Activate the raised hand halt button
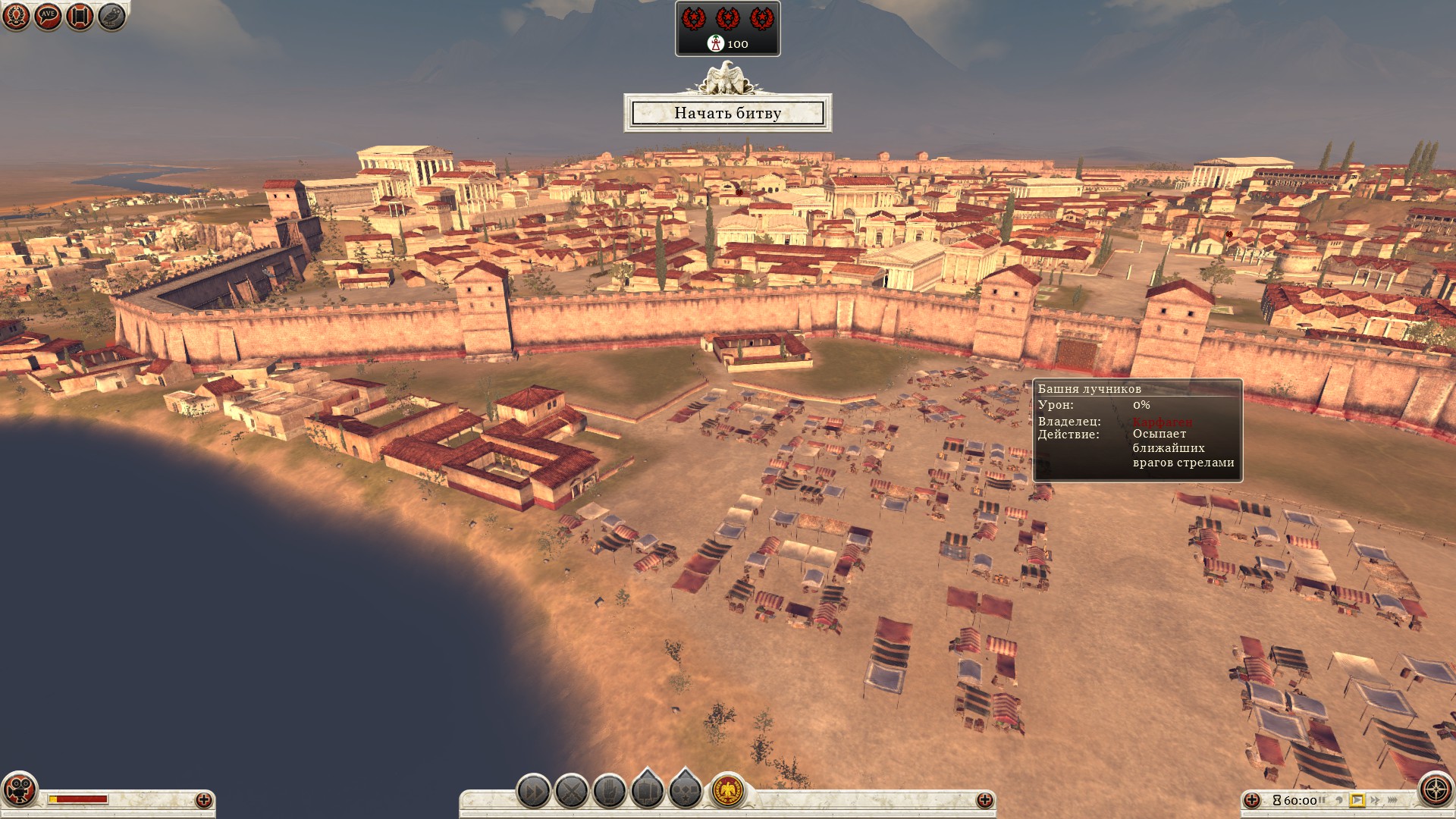 pos(610,792)
